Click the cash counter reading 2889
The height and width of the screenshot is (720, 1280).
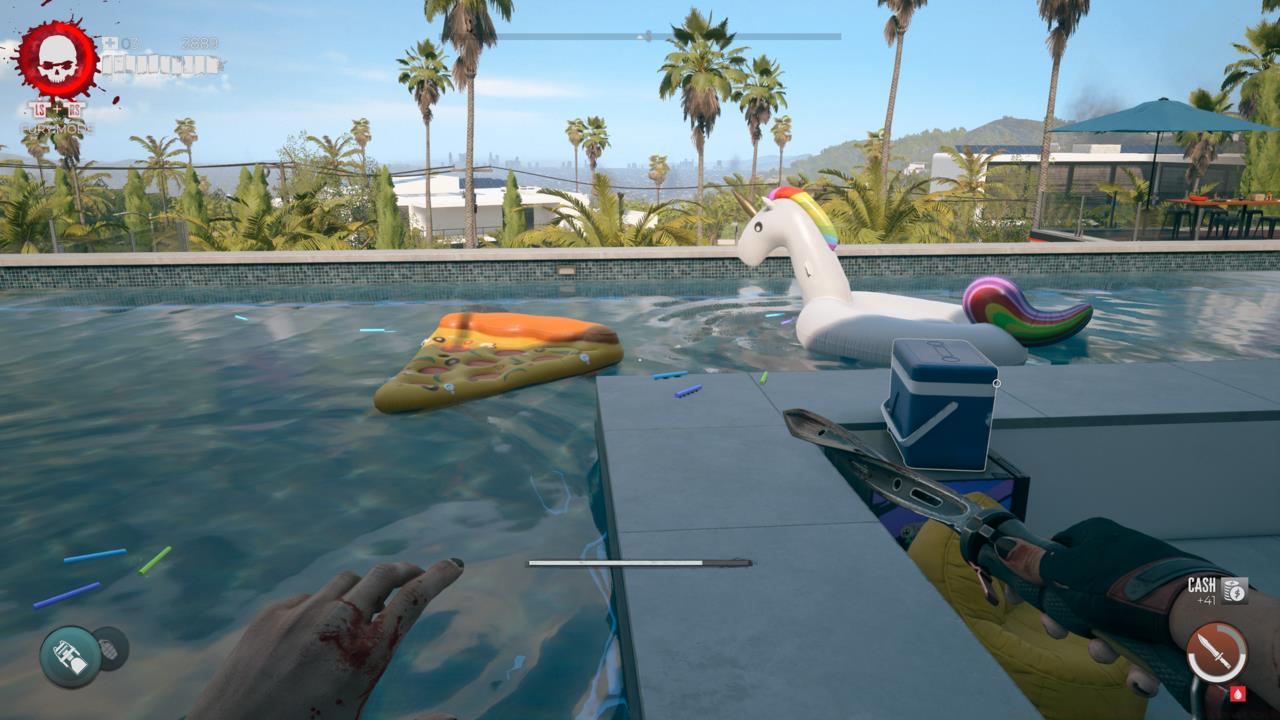pos(200,42)
